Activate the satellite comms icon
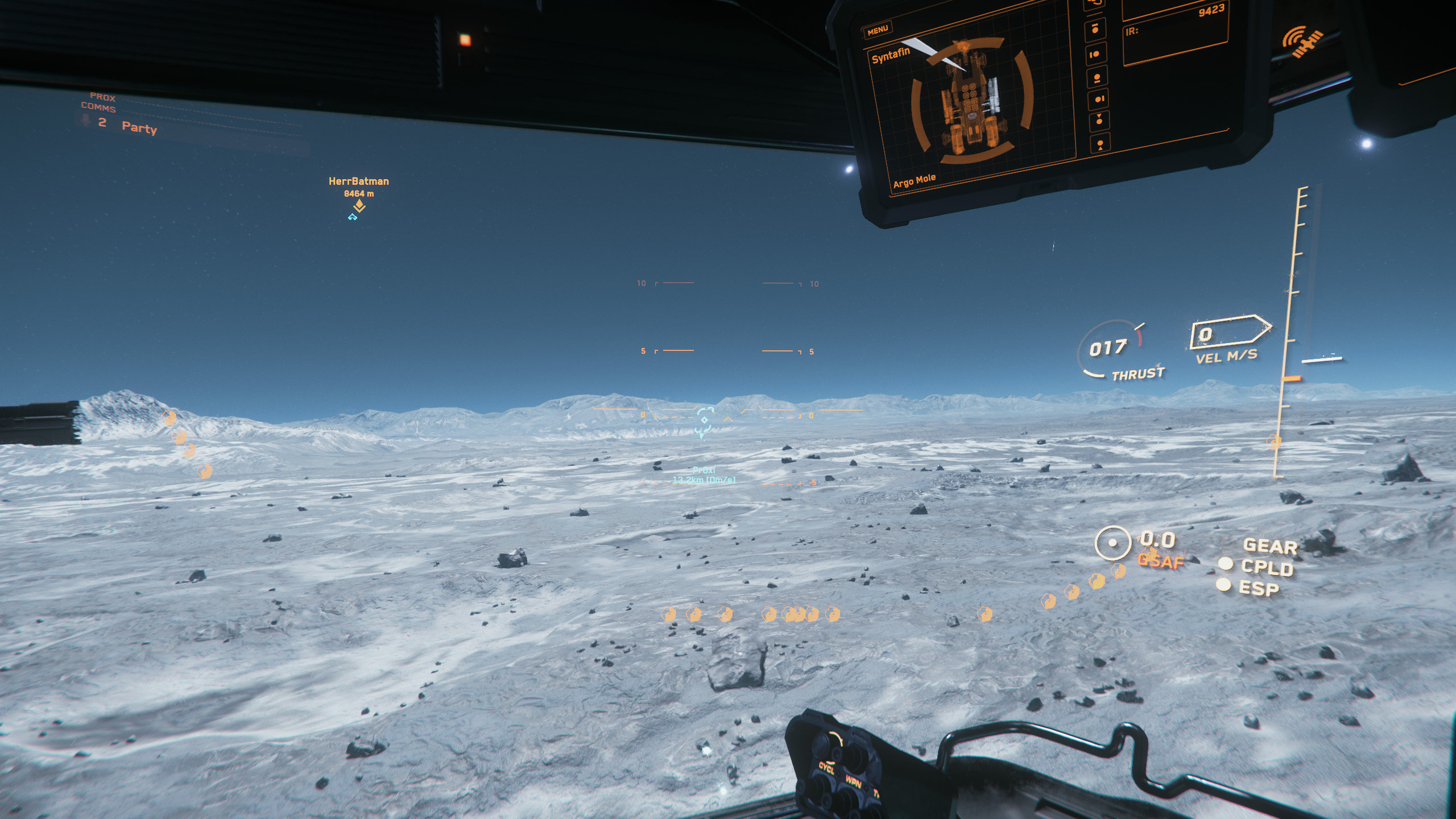Screen dimensions: 1456x819 pos(1302,42)
